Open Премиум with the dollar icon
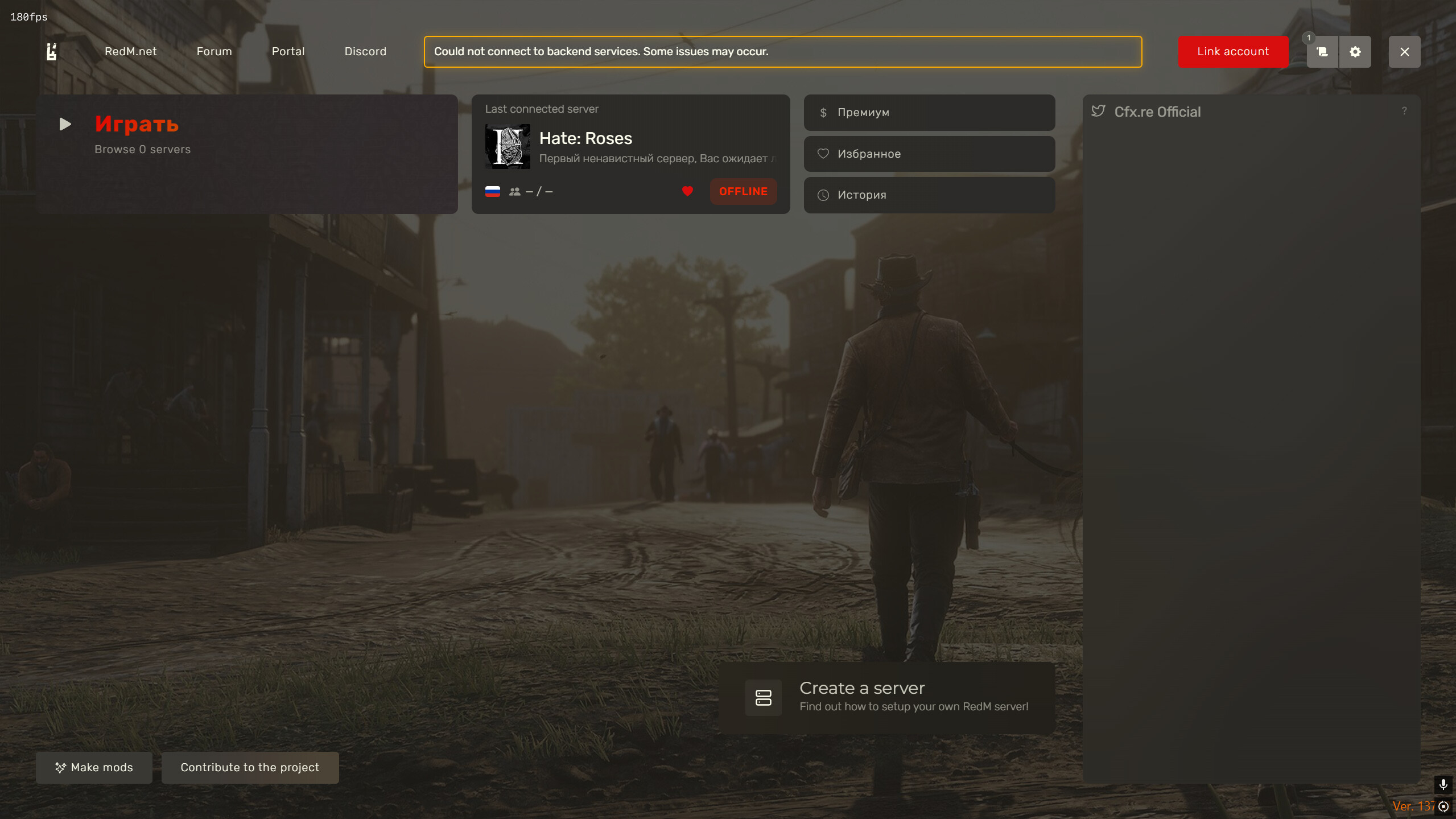1456x819 pixels. [x=929, y=112]
